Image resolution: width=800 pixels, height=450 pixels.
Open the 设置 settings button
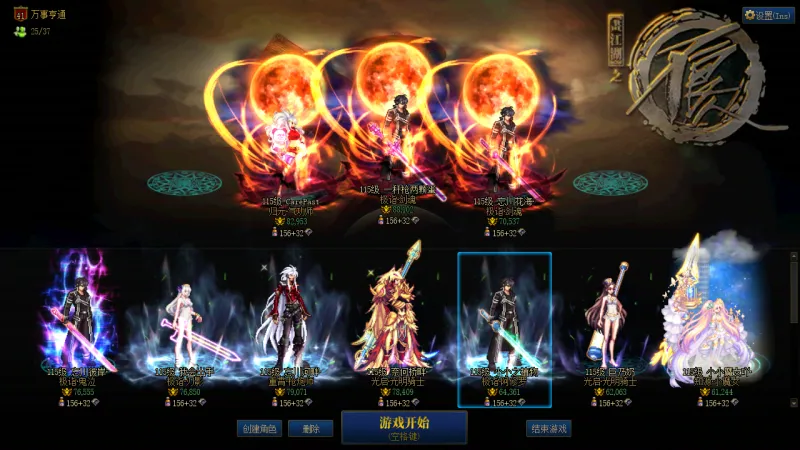click(x=768, y=15)
